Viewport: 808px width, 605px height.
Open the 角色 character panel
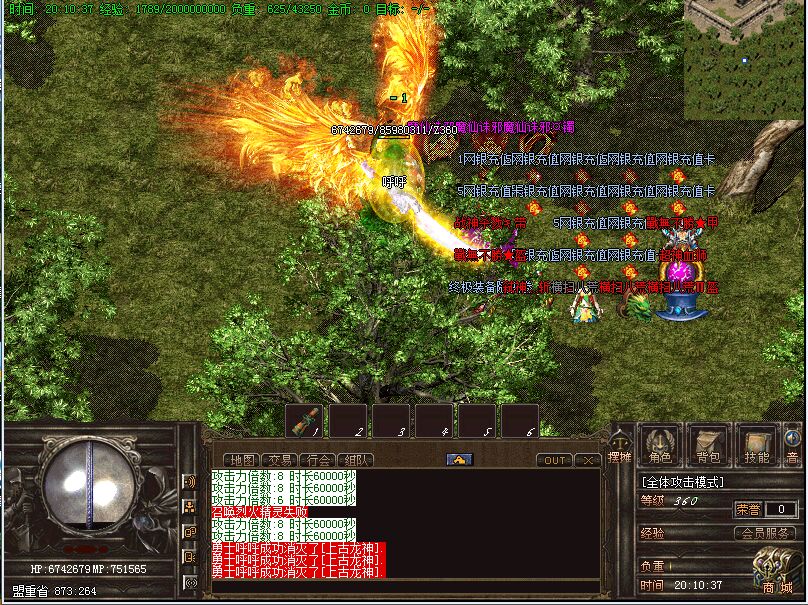660,445
